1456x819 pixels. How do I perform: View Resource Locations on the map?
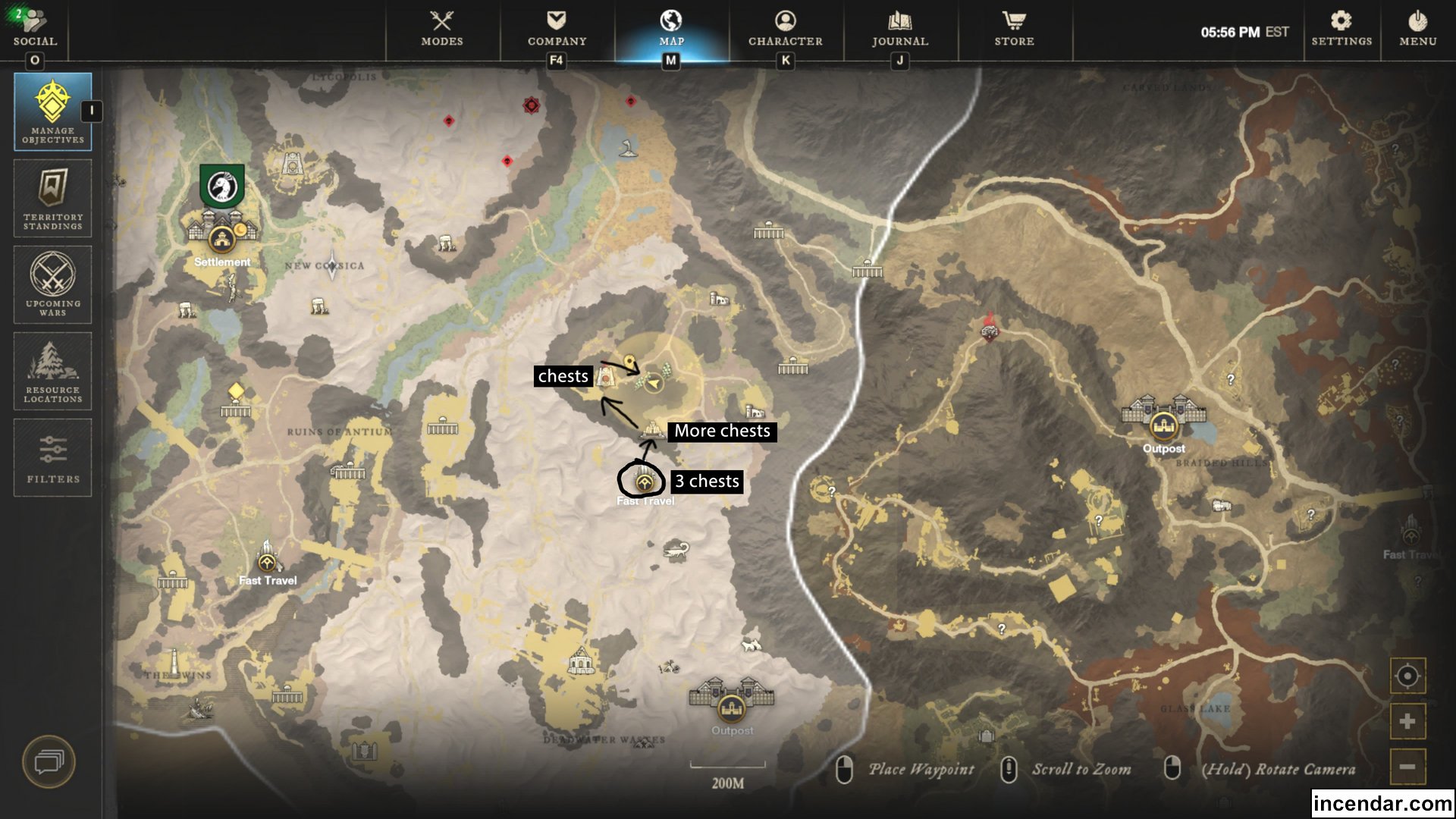click(52, 371)
